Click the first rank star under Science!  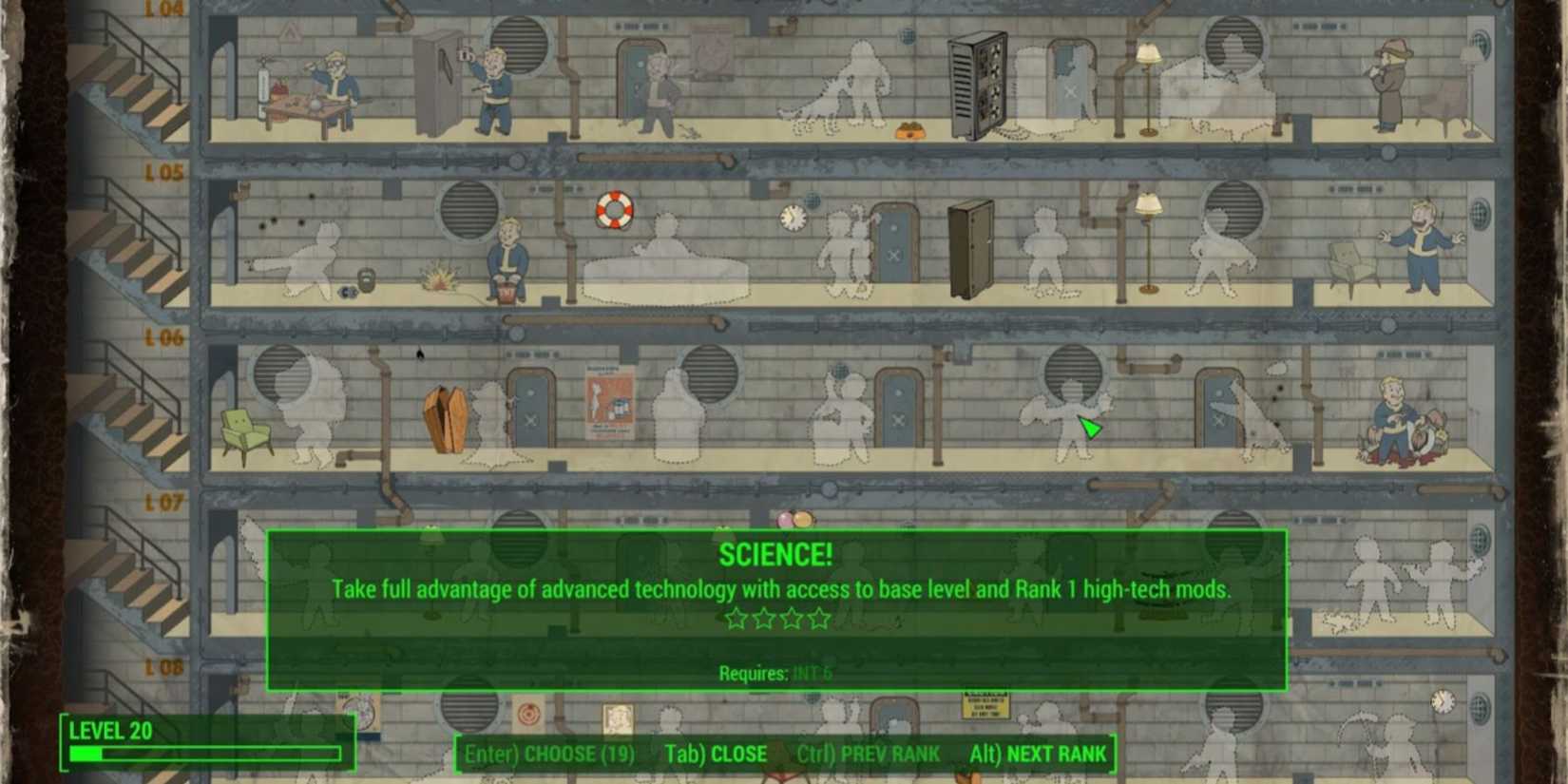coord(736,618)
